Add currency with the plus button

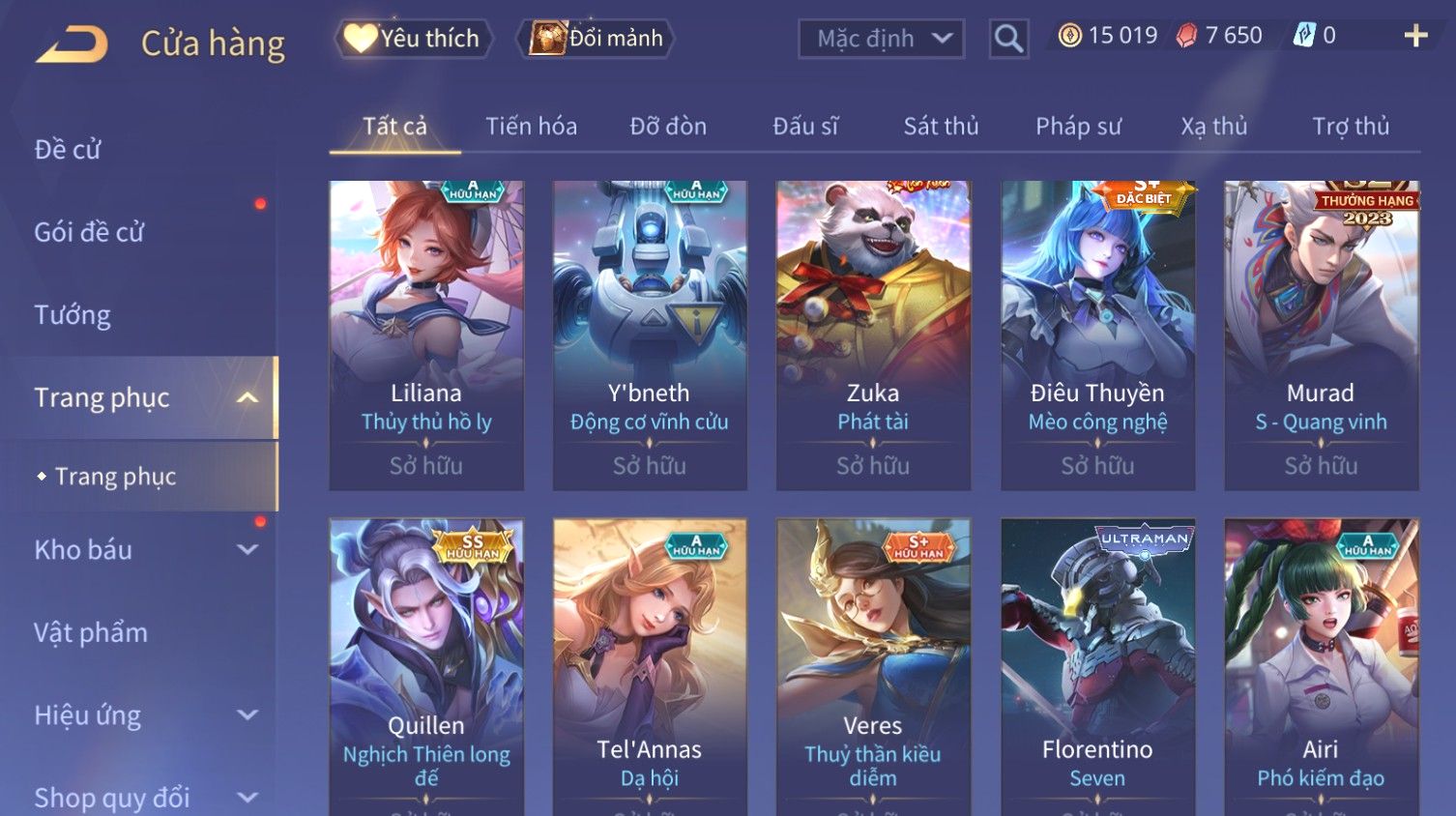pos(1415,36)
